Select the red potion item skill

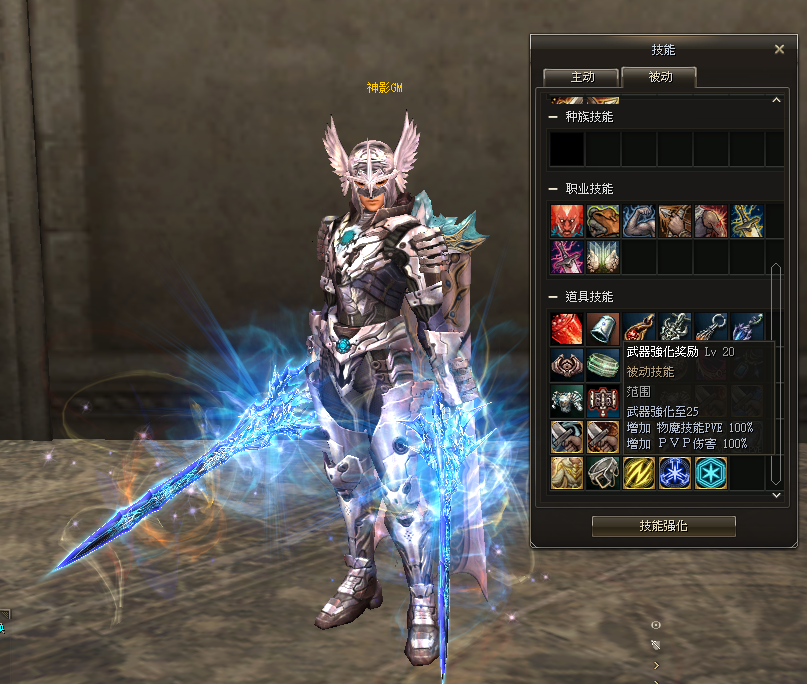(566, 329)
